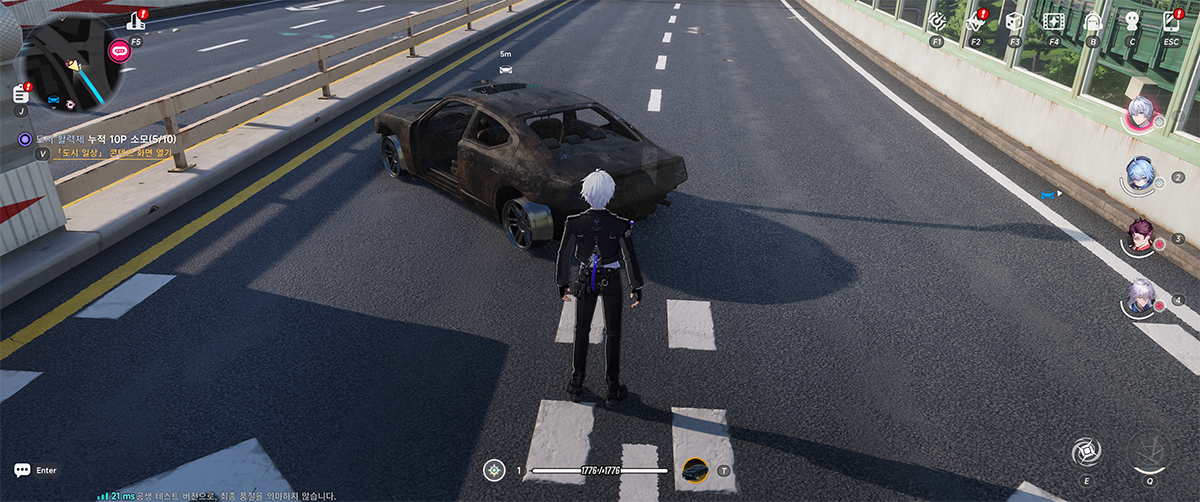The height and width of the screenshot is (502, 1200).
Task: Open the circular minimap
Action: click(x=72, y=63)
